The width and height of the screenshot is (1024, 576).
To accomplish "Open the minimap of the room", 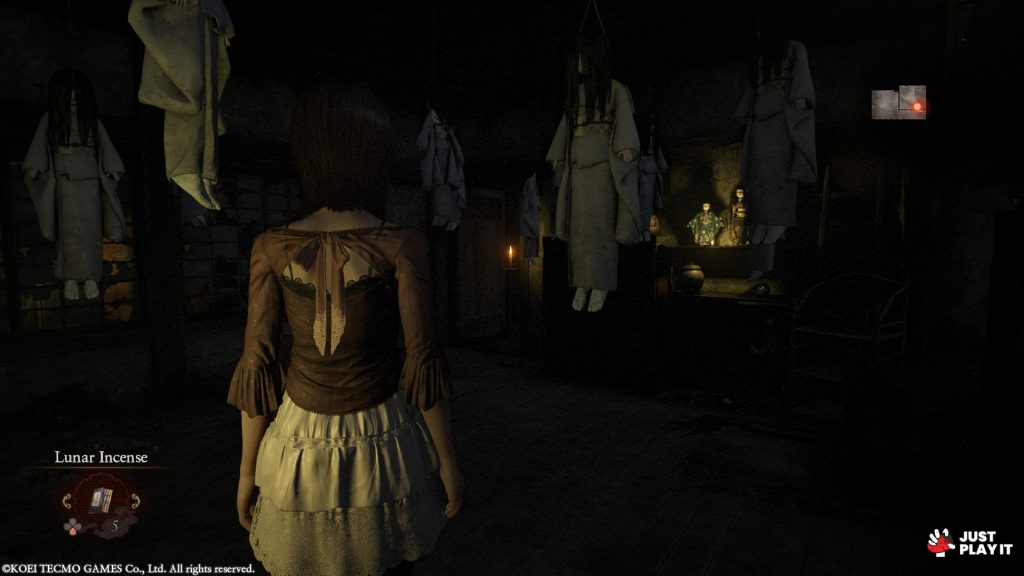I will [897, 103].
